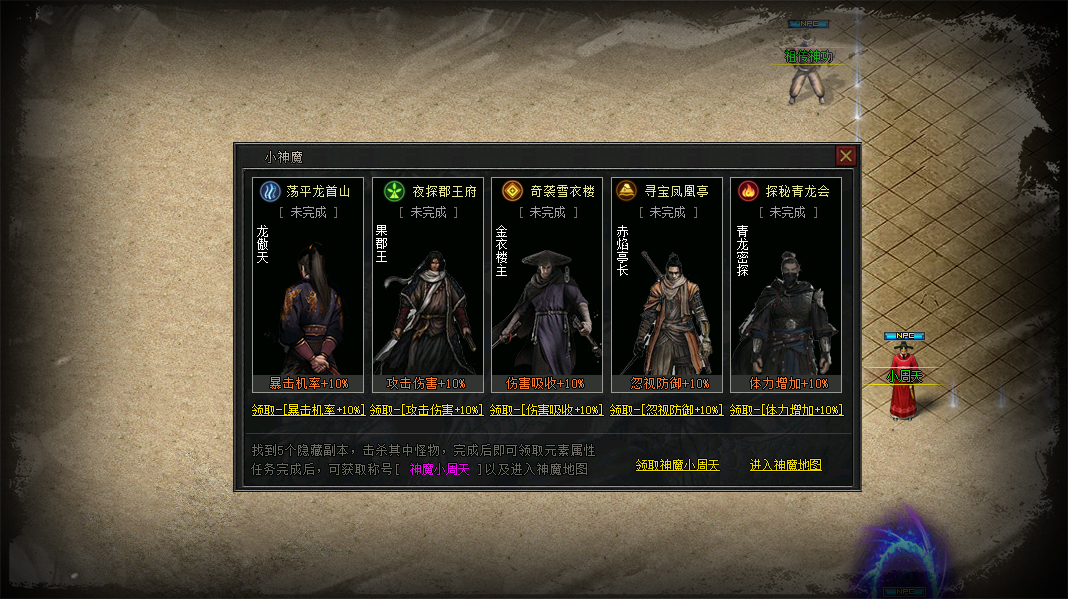1068x599 pixels.
Task: Pick the 寻宝凤凰亭 dungeon card
Action: (x=667, y=285)
